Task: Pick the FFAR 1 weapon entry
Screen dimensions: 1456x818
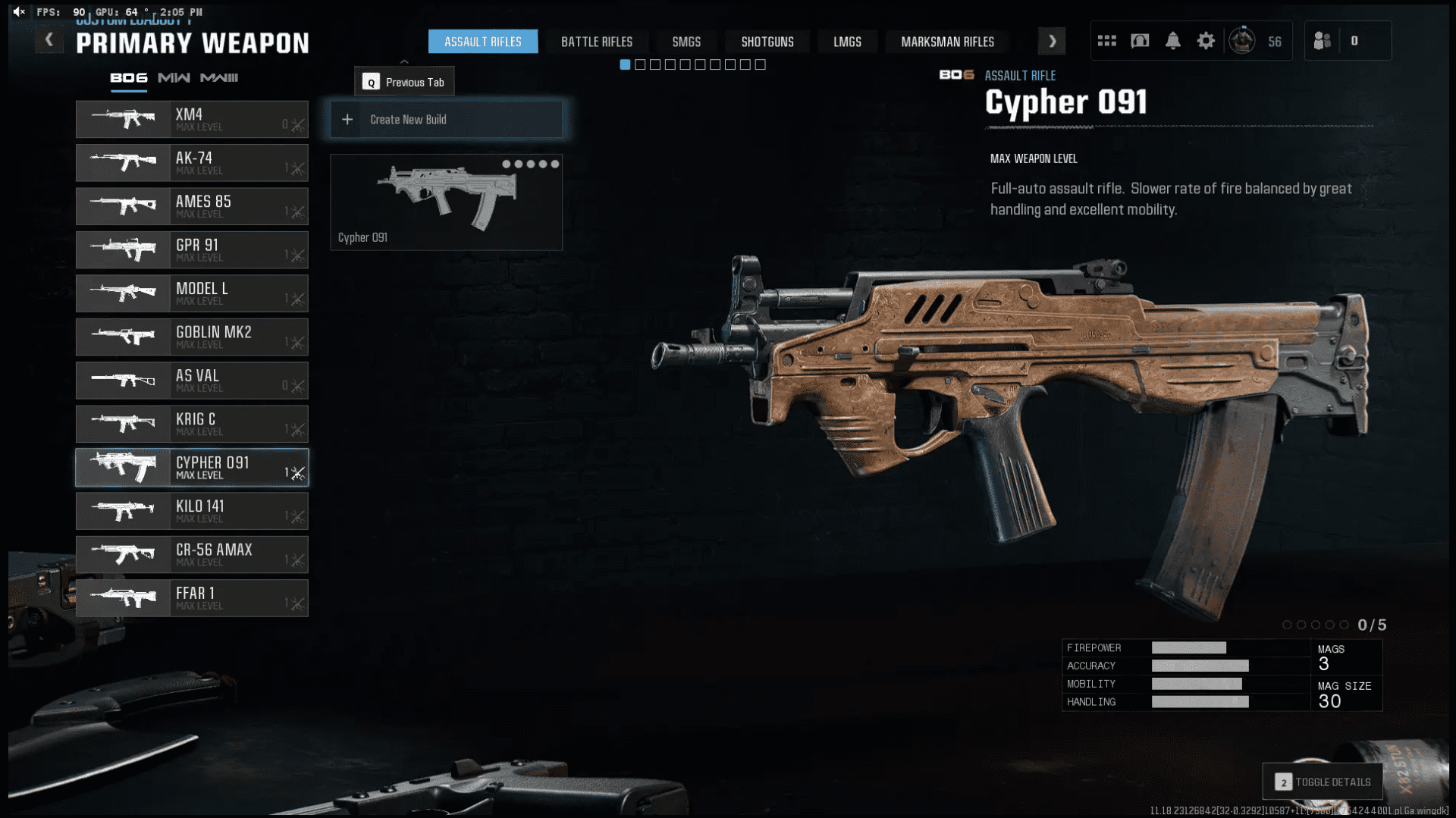Action: point(192,598)
